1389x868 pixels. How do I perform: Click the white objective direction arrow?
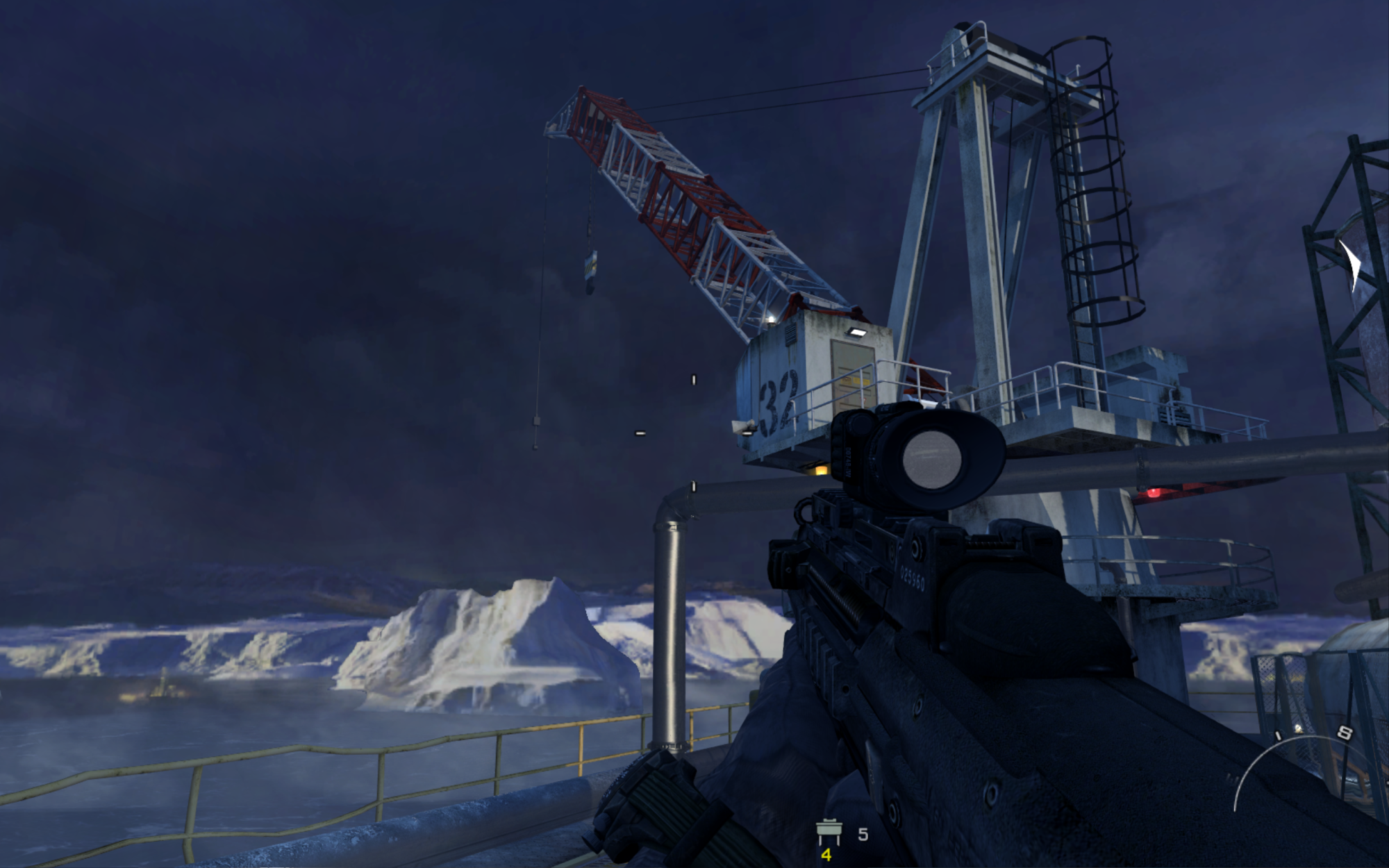1352,264
